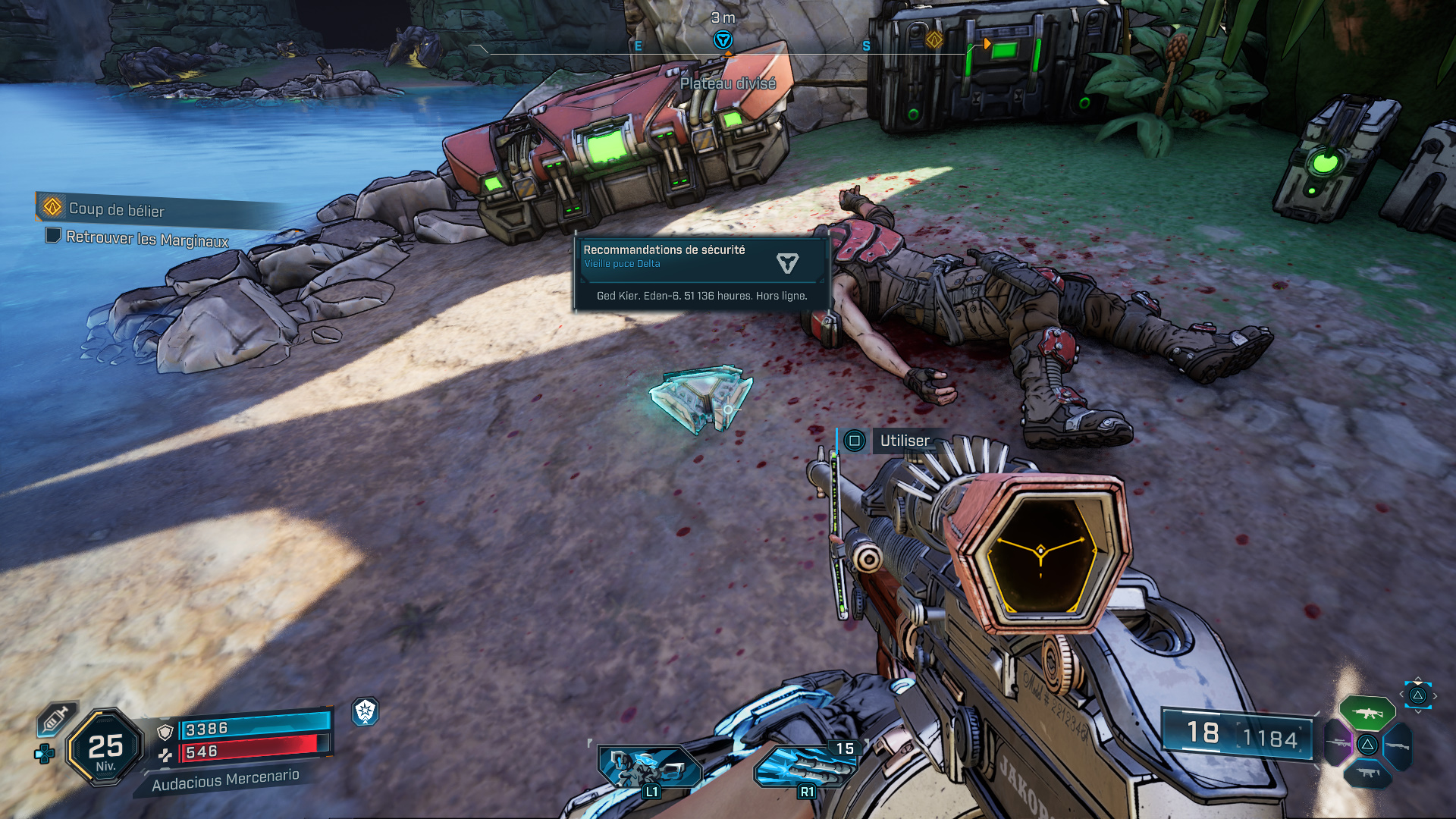Click the Audacious Mercenario name plate
The height and width of the screenshot is (819, 1456).
click(x=225, y=780)
